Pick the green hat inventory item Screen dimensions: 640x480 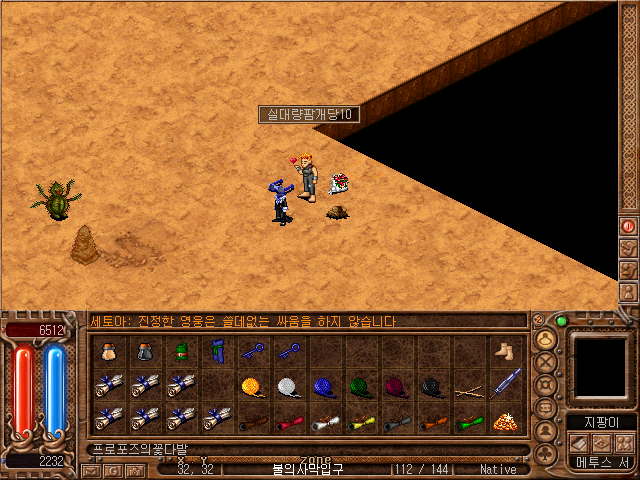(180, 351)
